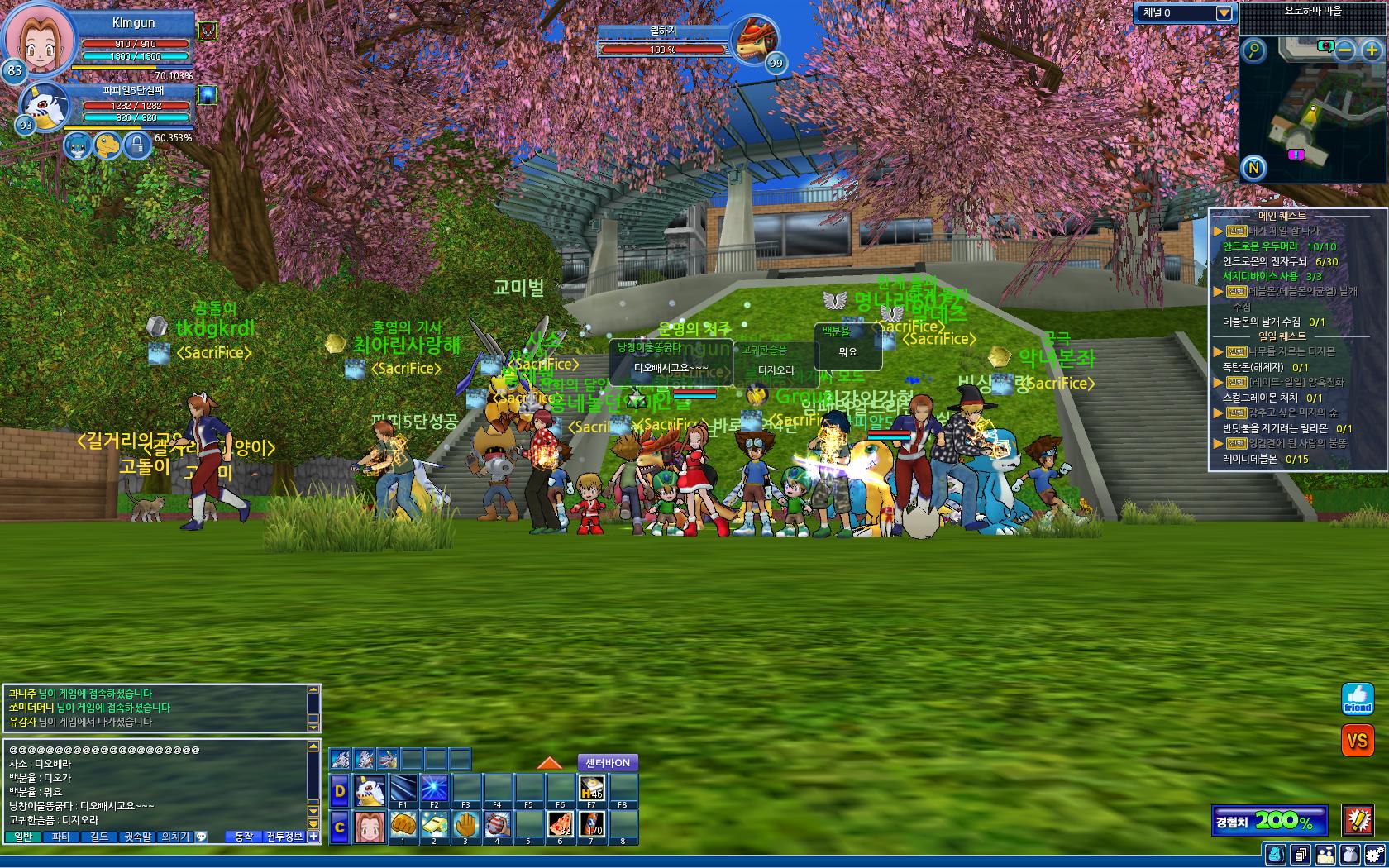1389x868 pixels.
Task: Click the padlock icon under the Digimon portrait
Action: (x=137, y=145)
